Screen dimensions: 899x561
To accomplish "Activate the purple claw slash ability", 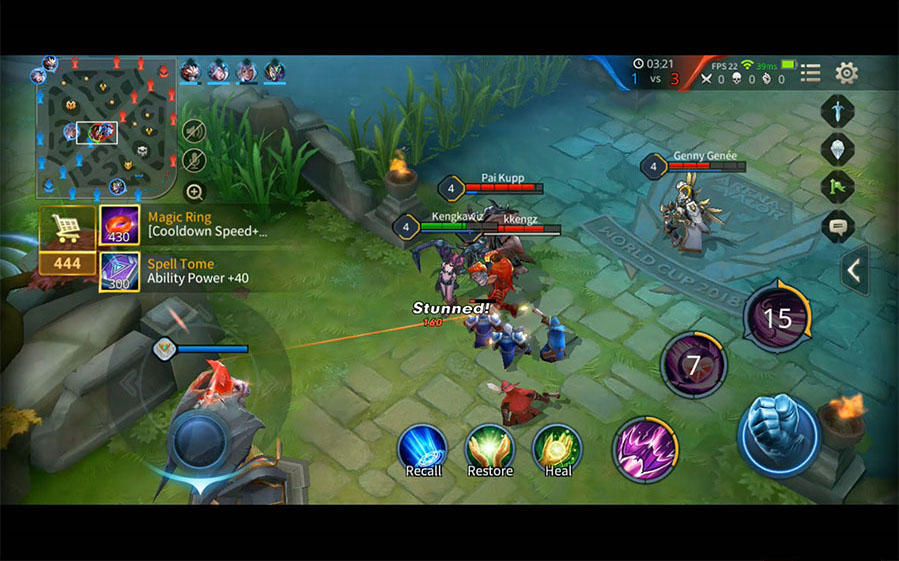I will coord(645,449).
